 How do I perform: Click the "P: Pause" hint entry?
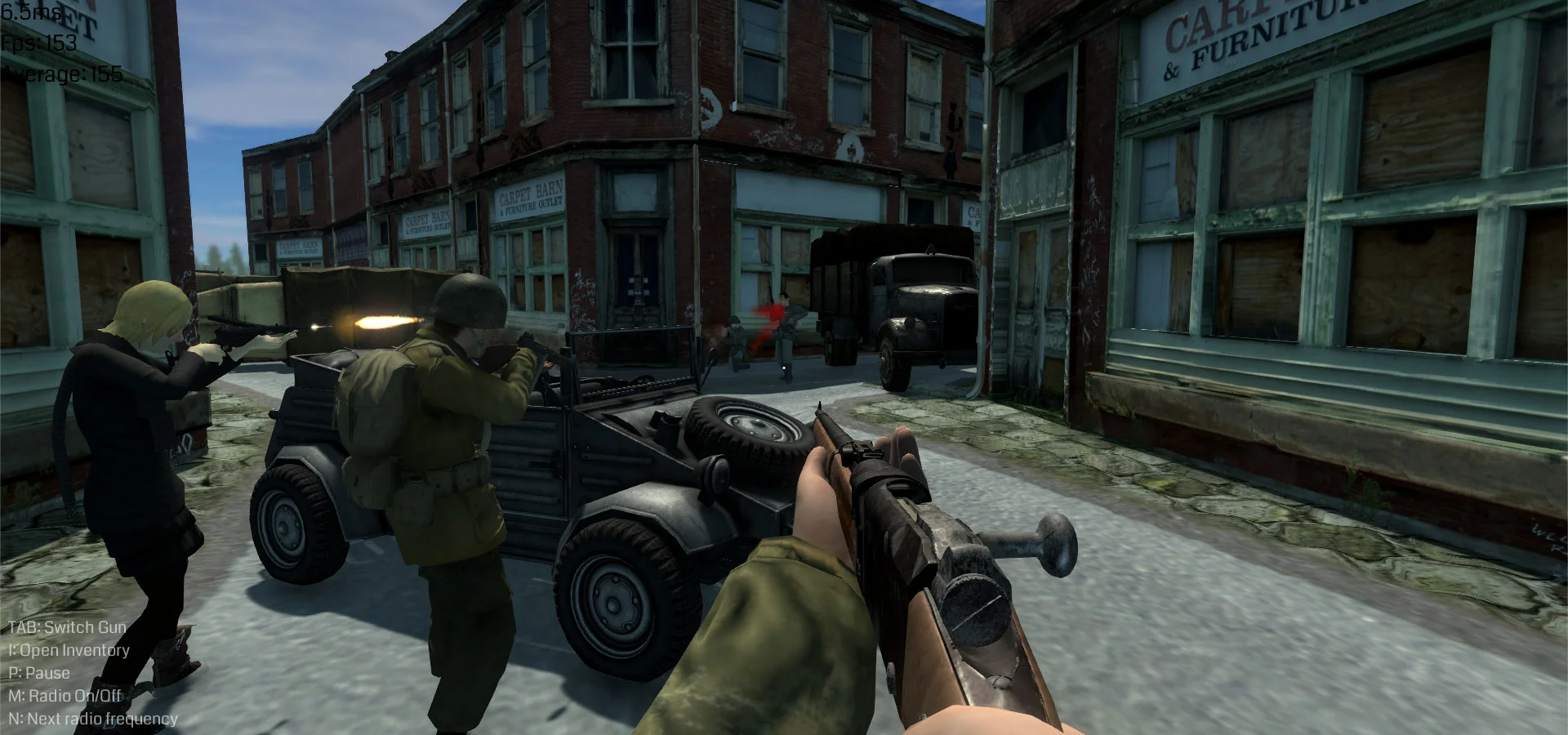click(x=38, y=673)
